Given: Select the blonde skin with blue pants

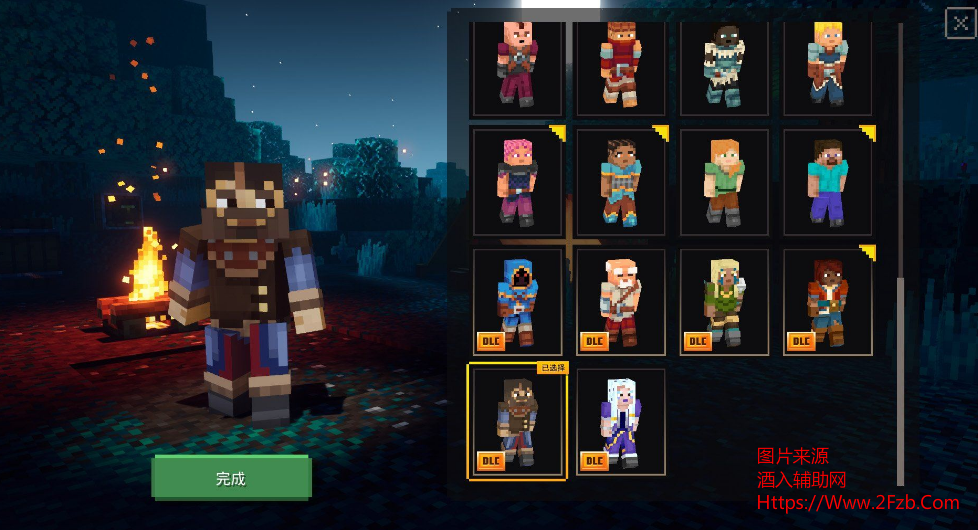Looking at the screenshot, I should pyautogui.click(x=827, y=65).
